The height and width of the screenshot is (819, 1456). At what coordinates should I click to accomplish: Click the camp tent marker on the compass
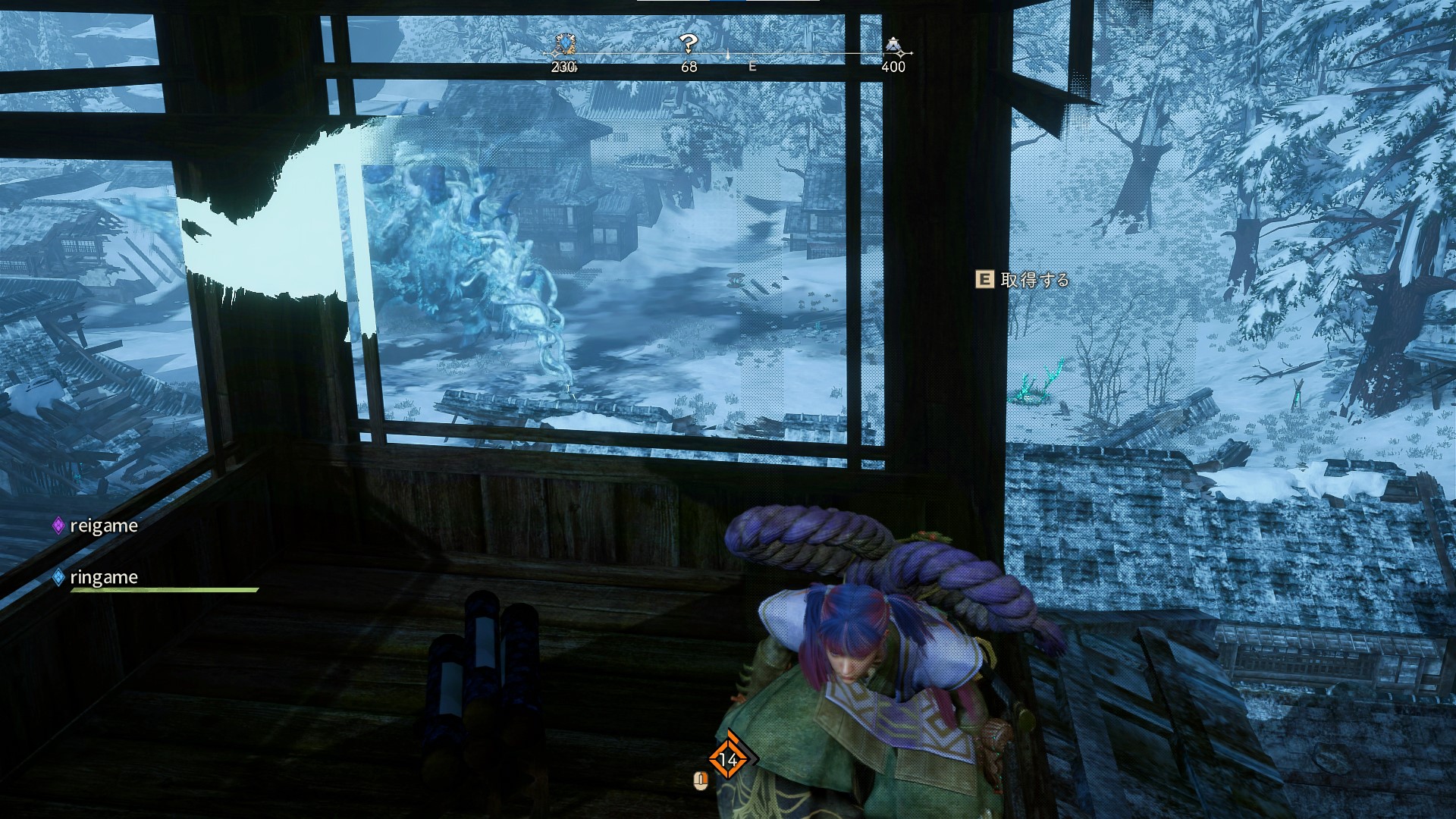pyautogui.click(x=893, y=45)
